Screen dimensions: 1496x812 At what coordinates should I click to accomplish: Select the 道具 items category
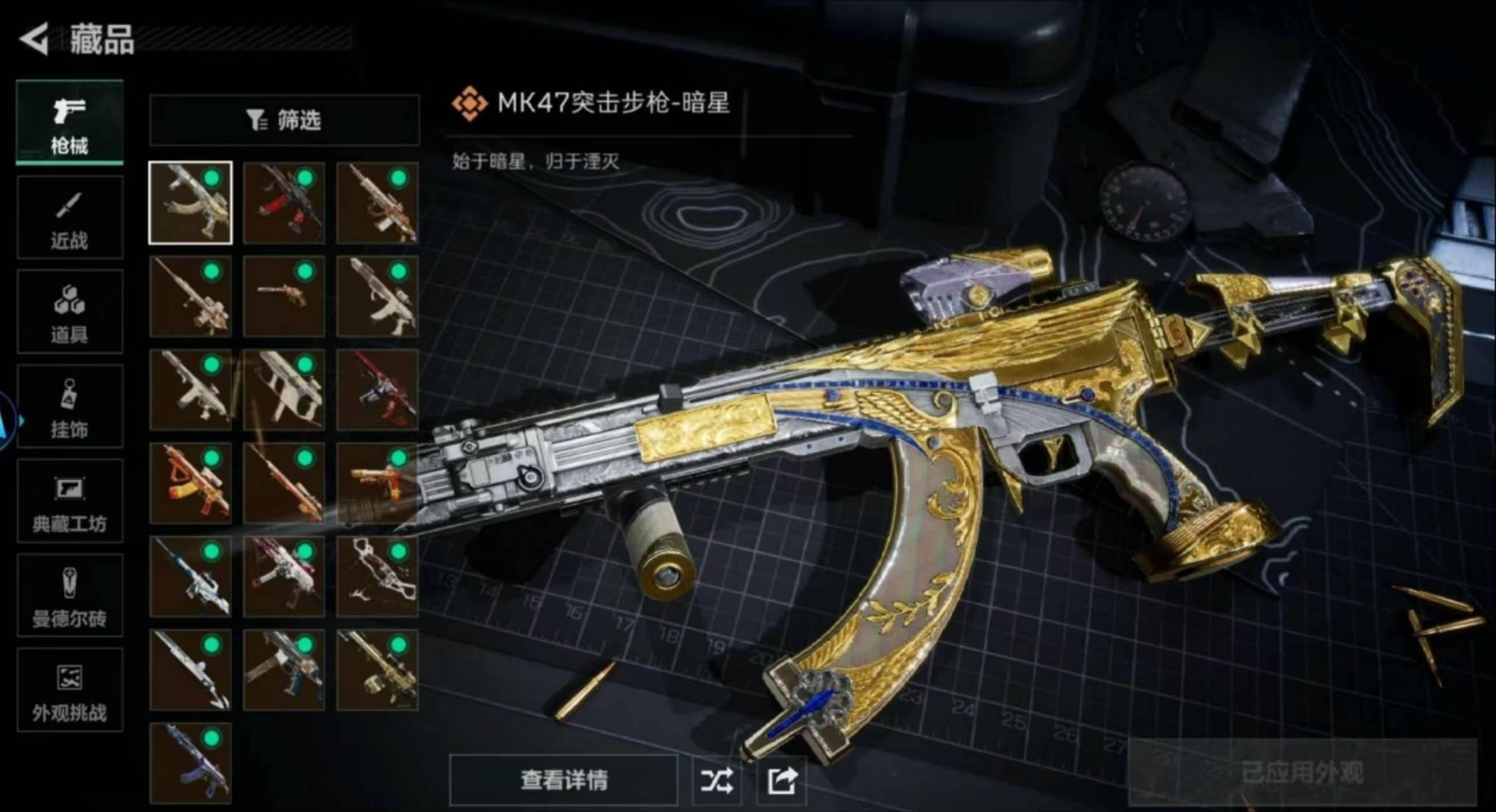point(69,312)
